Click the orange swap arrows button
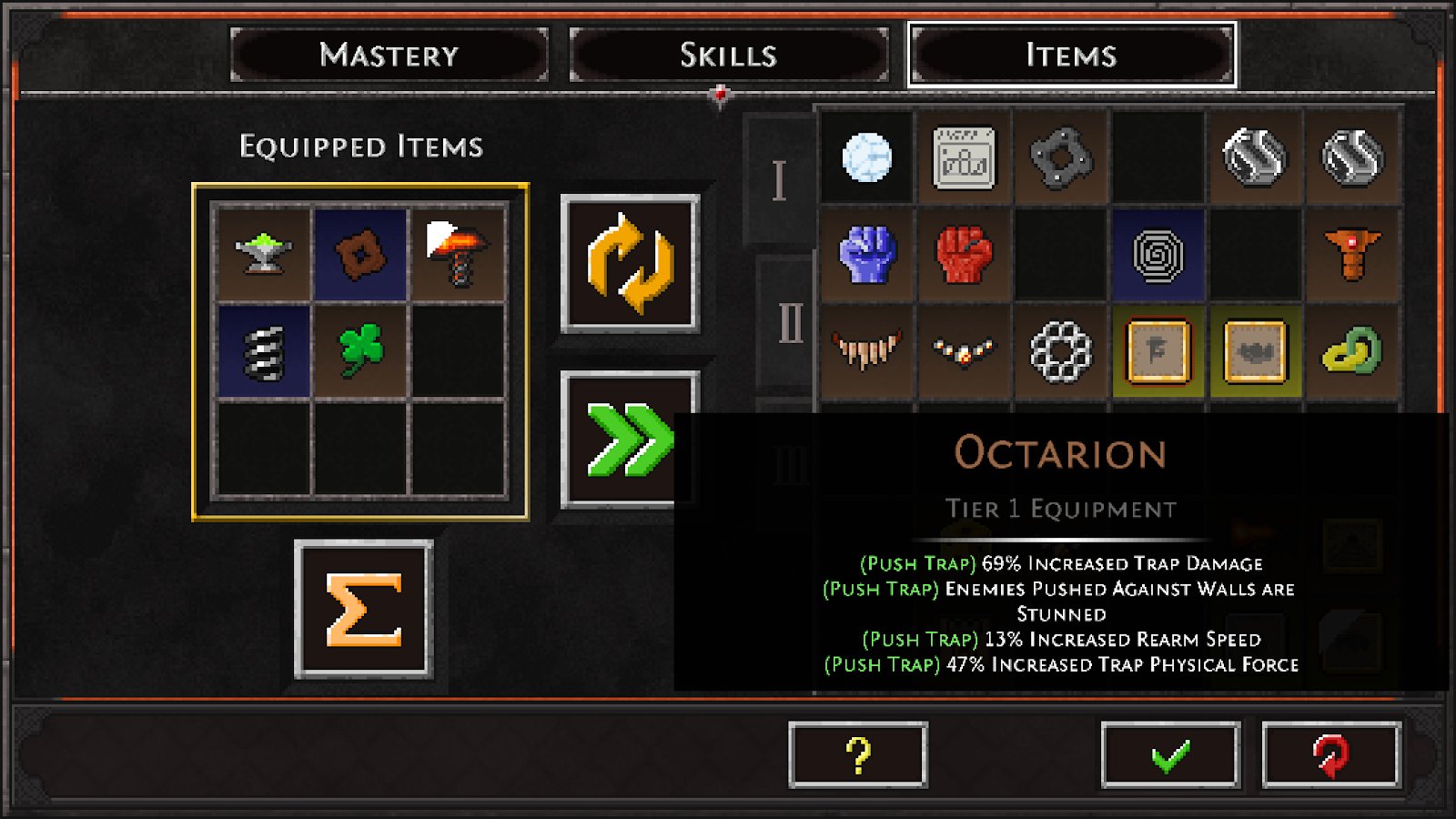This screenshot has width=1456, height=819. 630,263
